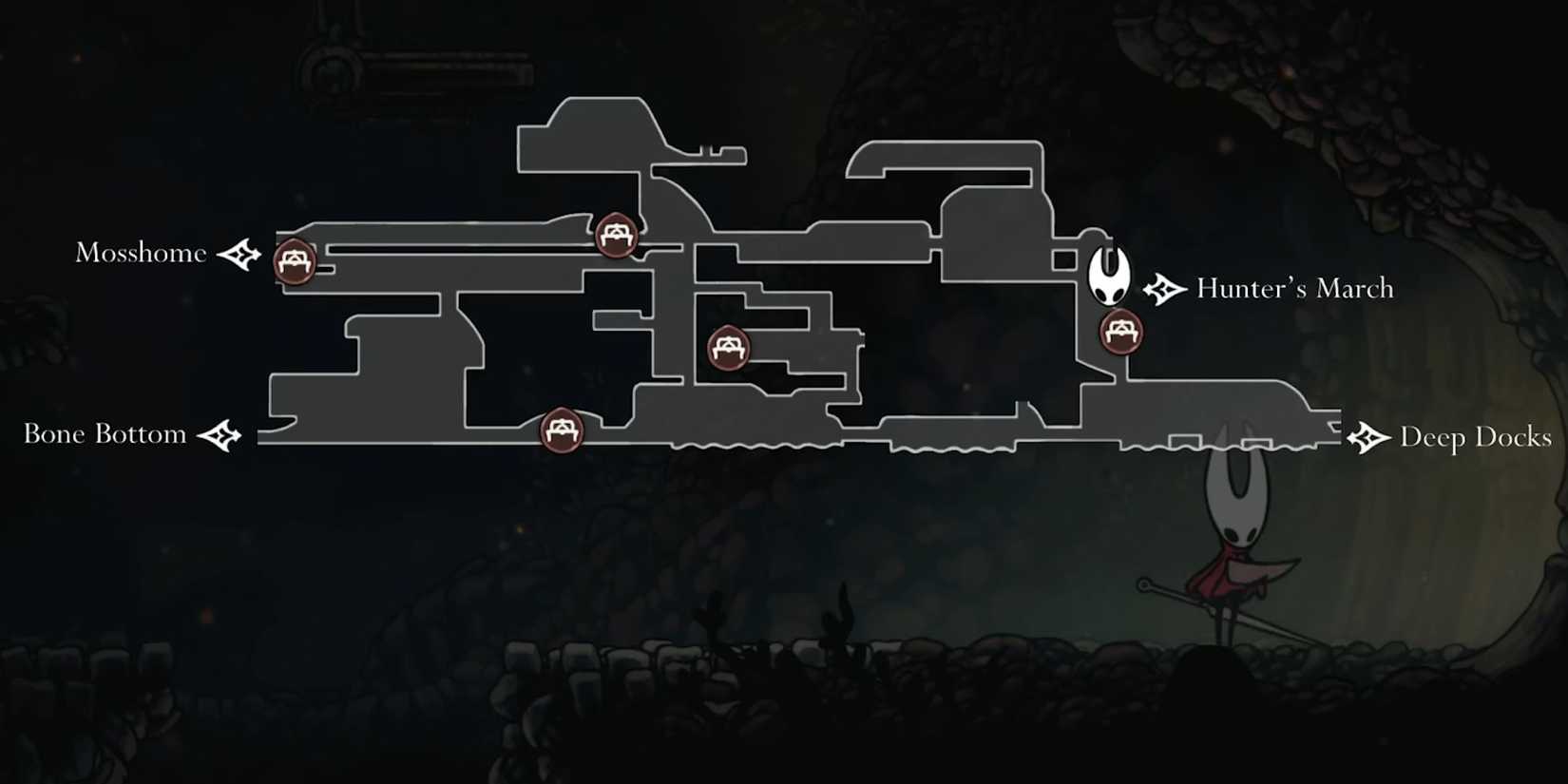Click the bench icon in the upper middle corridor
1568x784 pixels.
[x=616, y=236]
